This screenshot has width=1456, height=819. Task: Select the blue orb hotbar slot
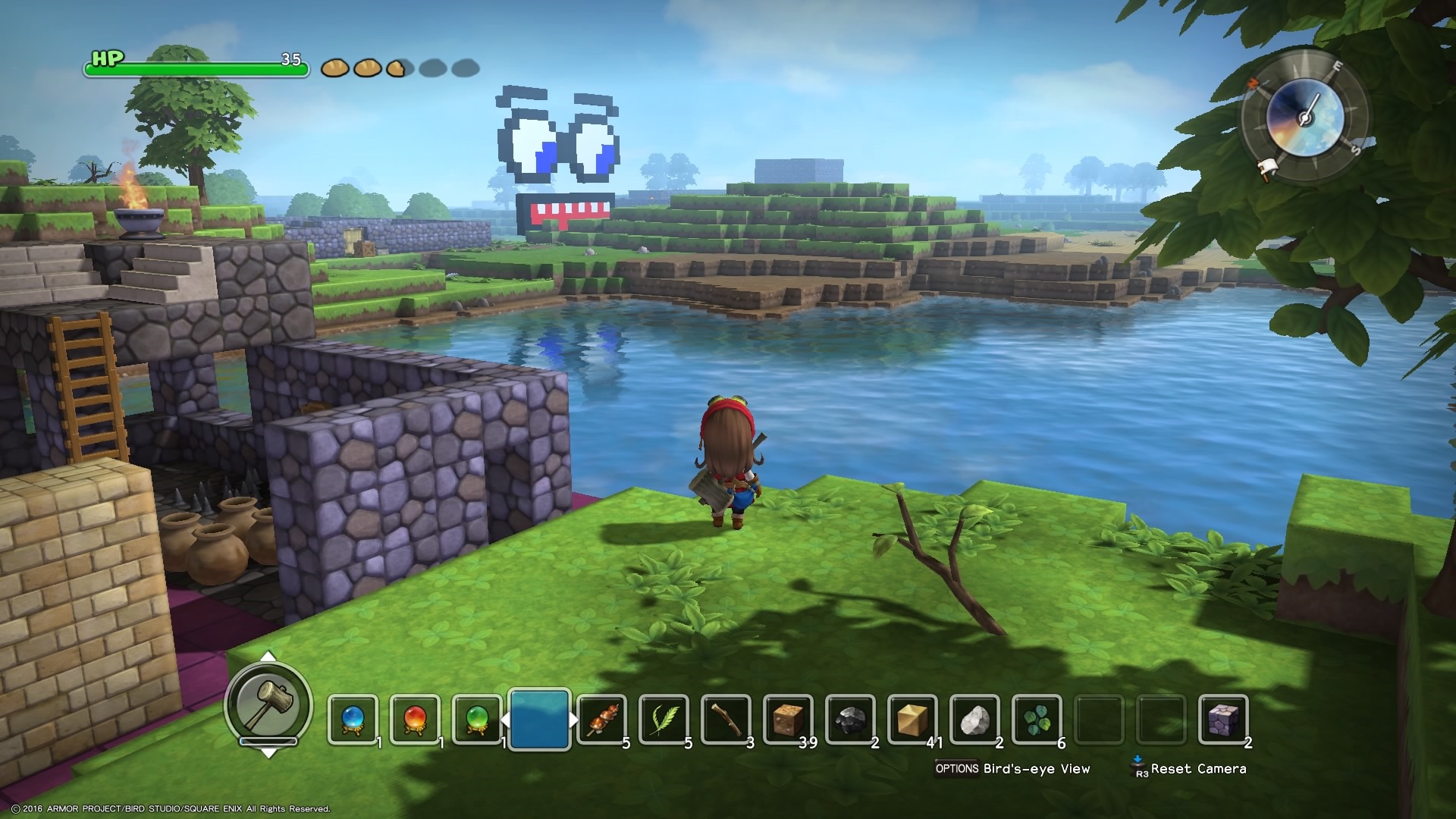tap(353, 719)
